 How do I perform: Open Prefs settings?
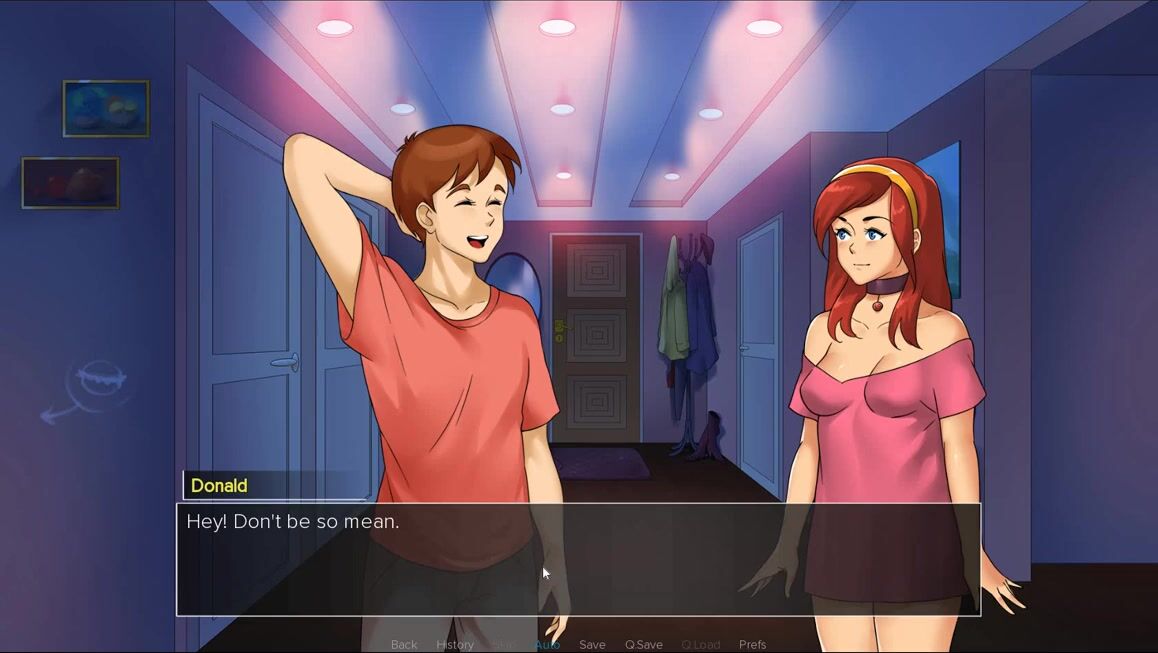(x=752, y=645)
